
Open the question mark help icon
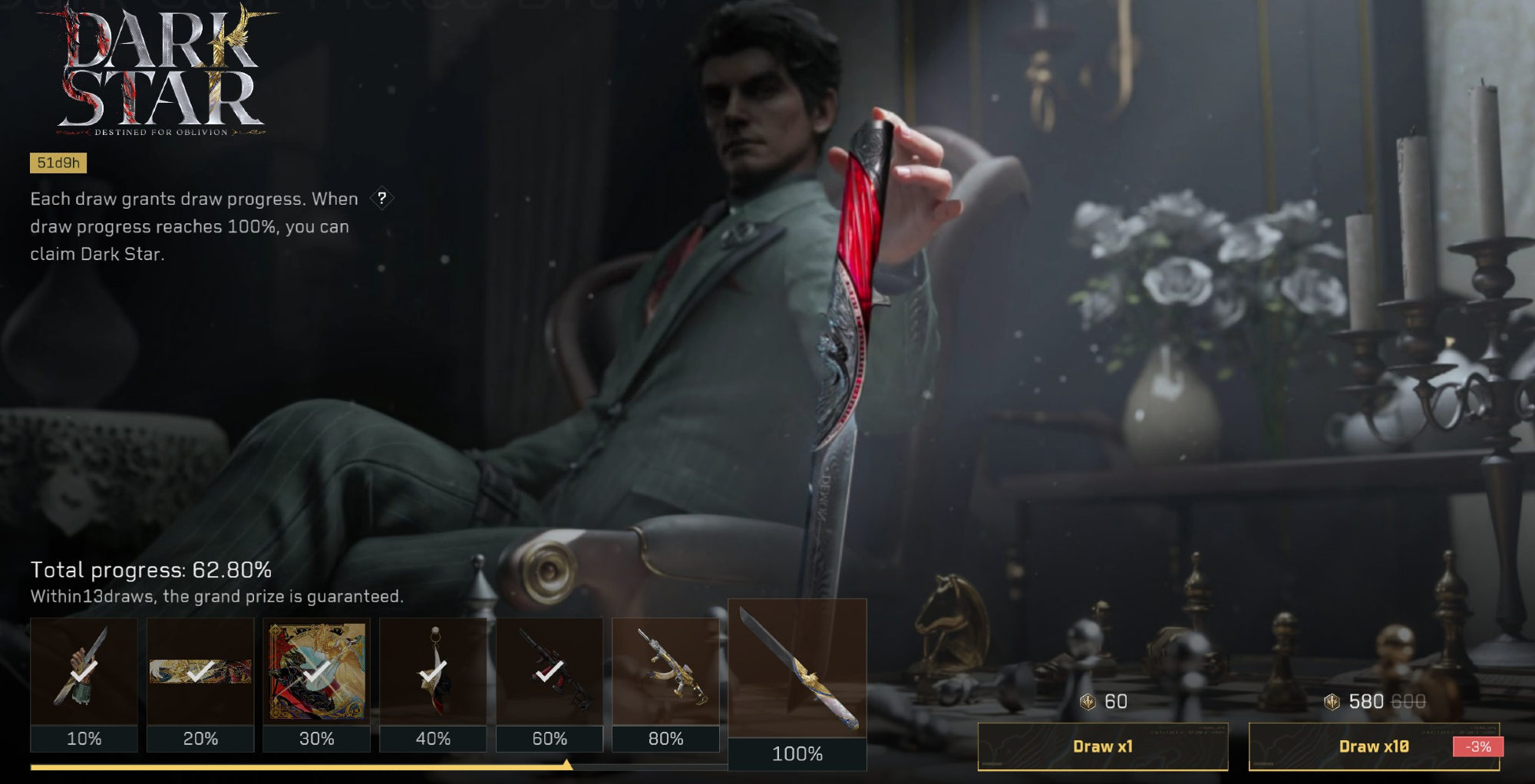[x=381, y=198]
